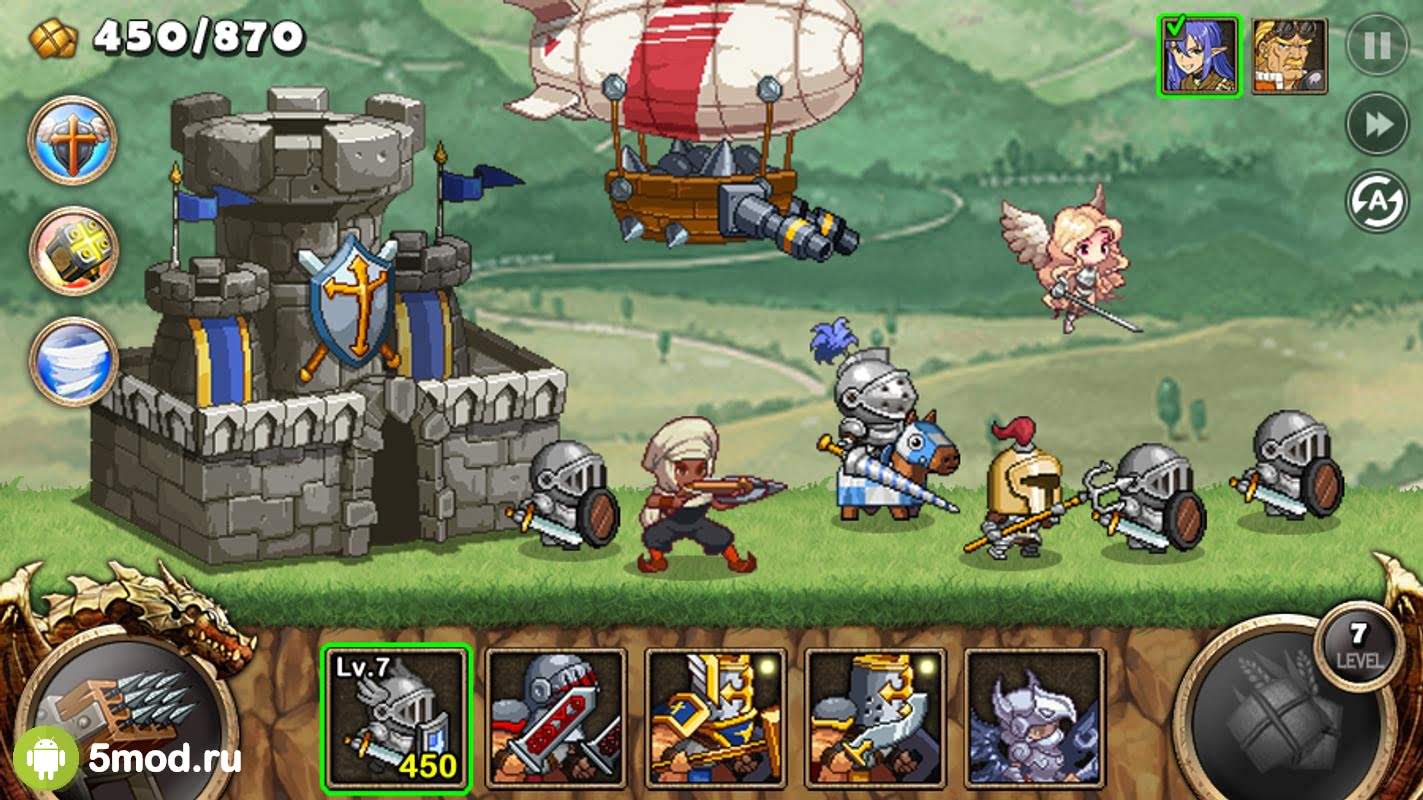The width and height of the screenshot is (1423, 800).
Task: Cast the whirlwind tornado skill
Action: point(72,361)
